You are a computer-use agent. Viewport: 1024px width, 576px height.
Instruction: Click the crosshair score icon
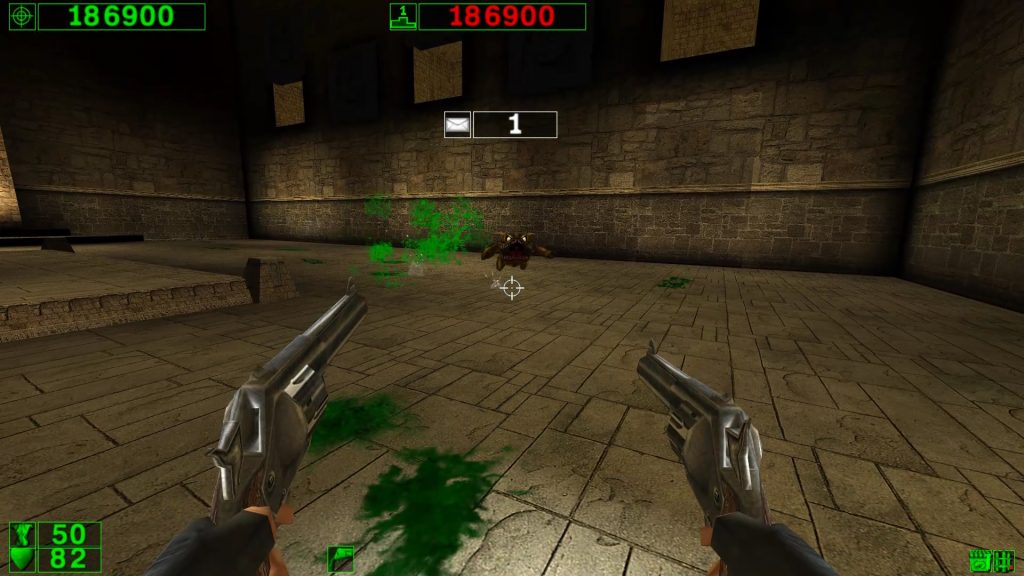point(21,16)
